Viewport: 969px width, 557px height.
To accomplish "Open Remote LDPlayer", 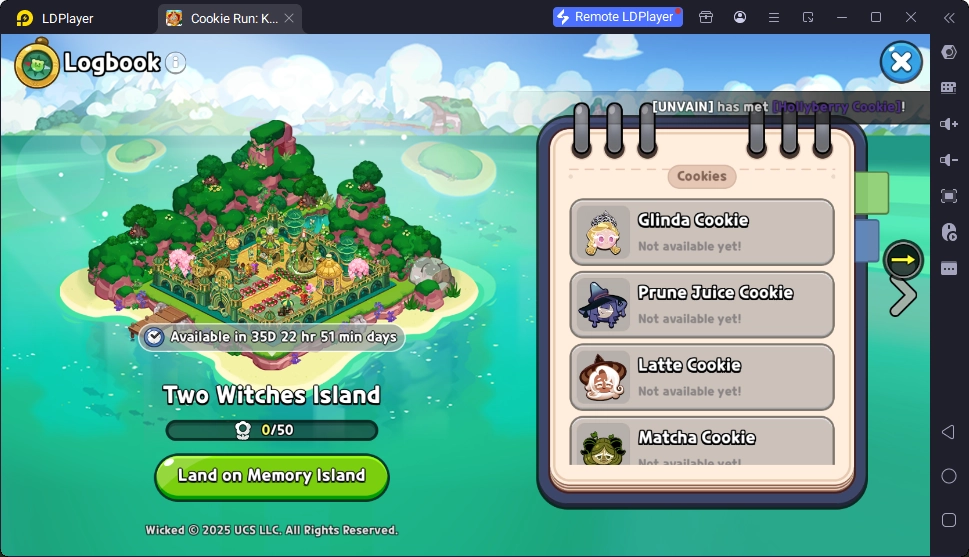I will tap(618, 17).
